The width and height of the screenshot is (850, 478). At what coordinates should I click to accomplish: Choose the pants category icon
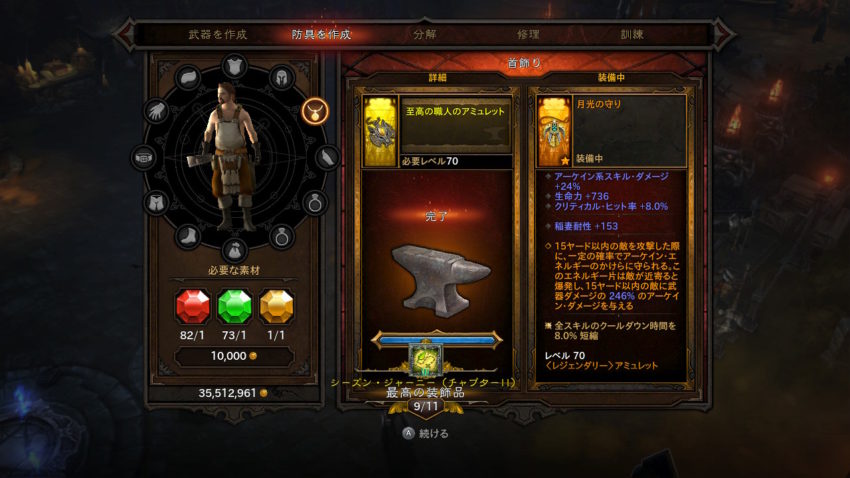click(158, 203)
